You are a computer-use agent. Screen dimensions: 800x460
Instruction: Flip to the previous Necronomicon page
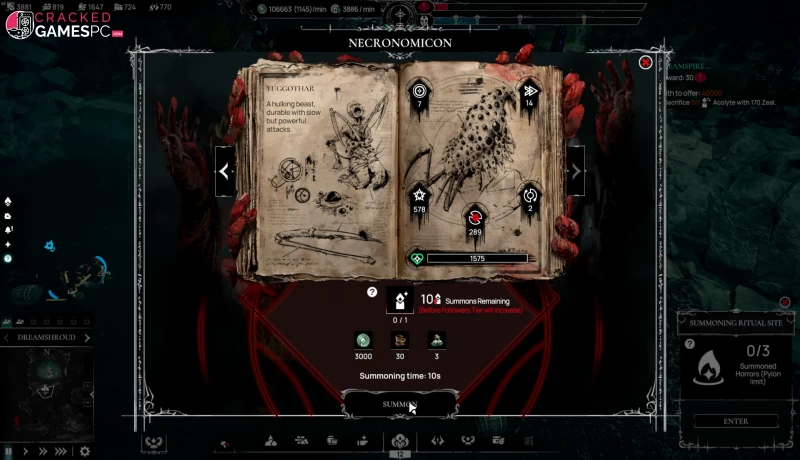[x=225, y=171]
